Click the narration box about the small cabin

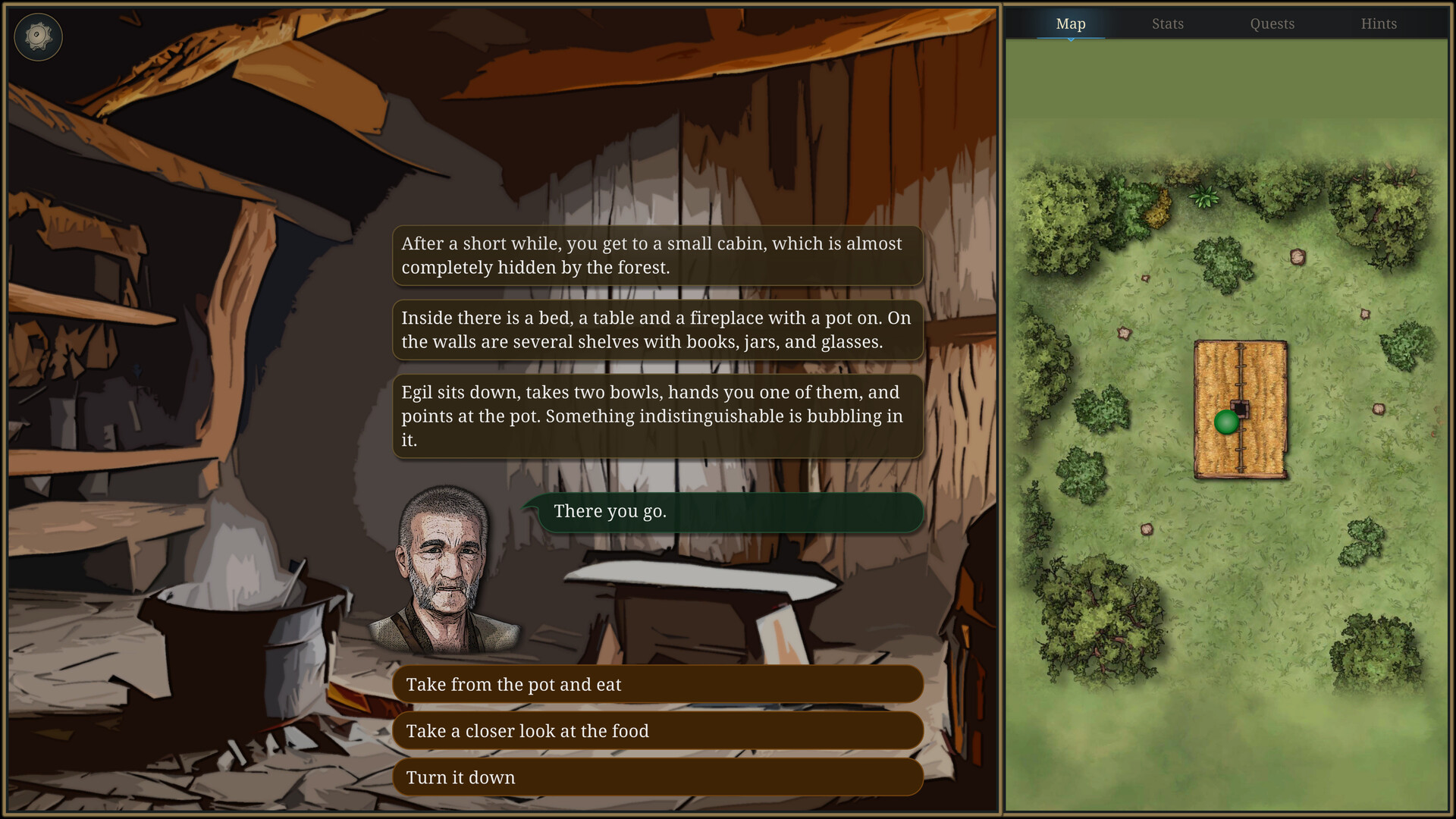point(657,256)
